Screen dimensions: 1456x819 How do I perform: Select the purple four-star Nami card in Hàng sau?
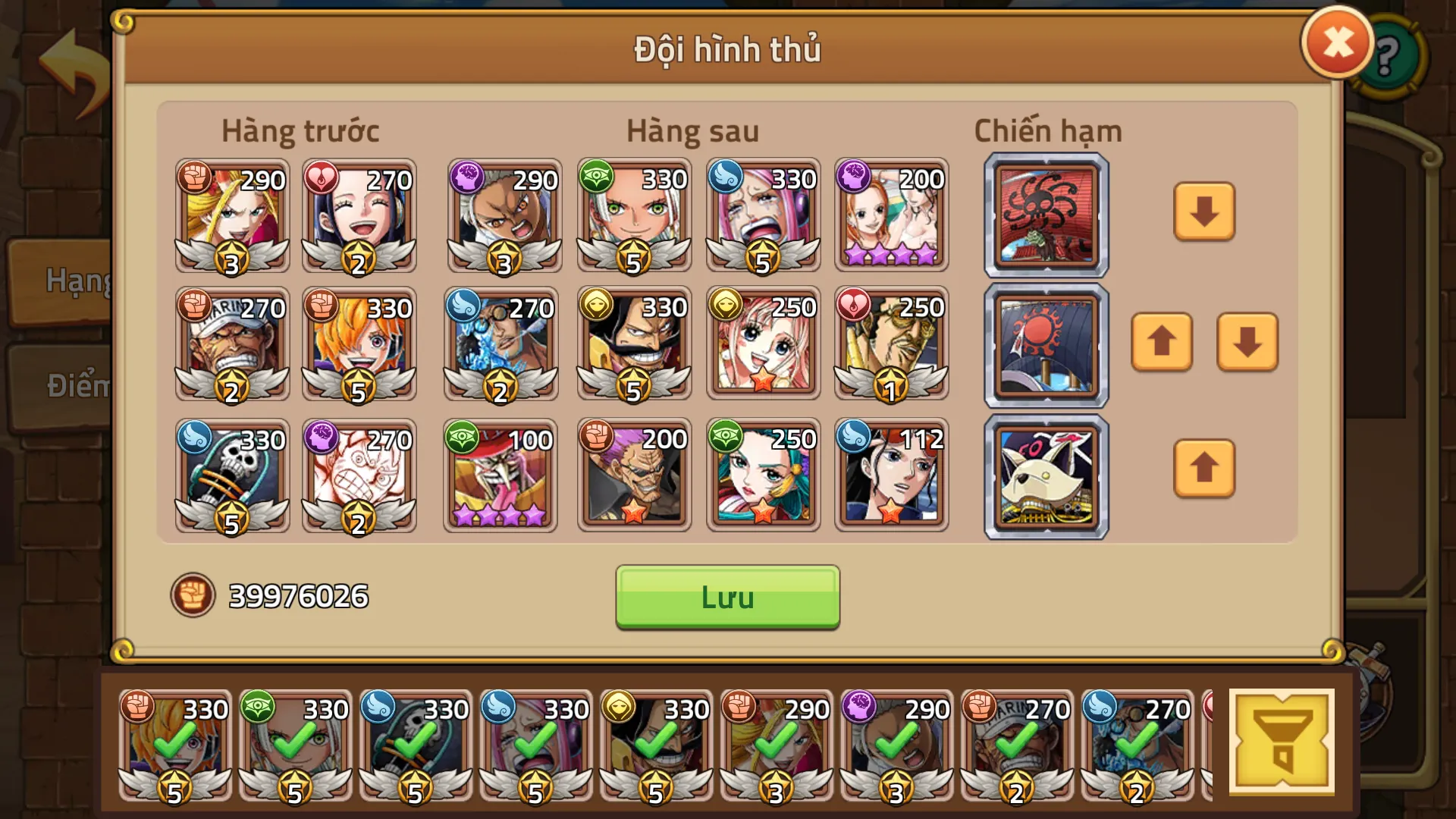tap(893, 215)
